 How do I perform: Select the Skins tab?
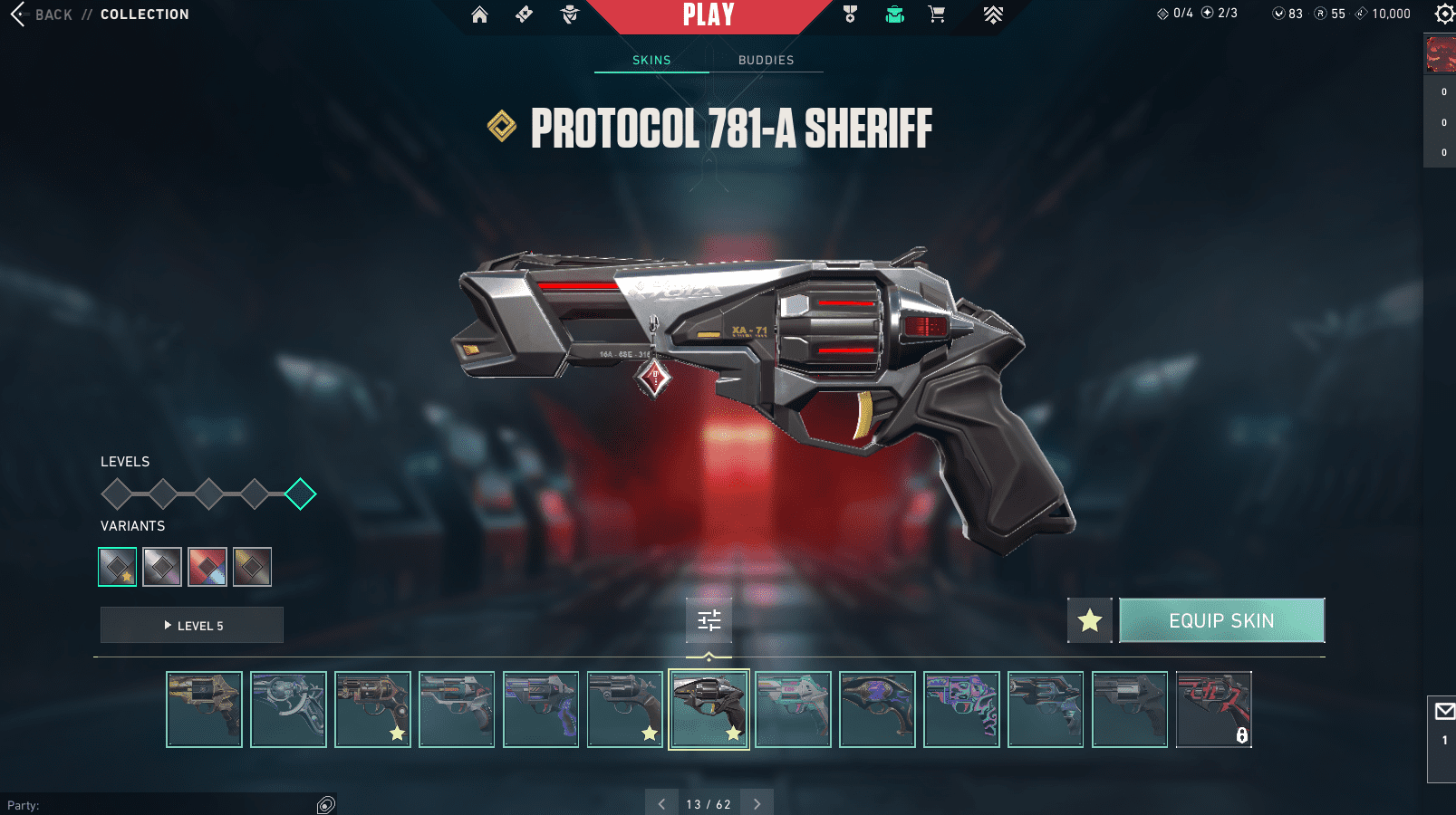651,61
